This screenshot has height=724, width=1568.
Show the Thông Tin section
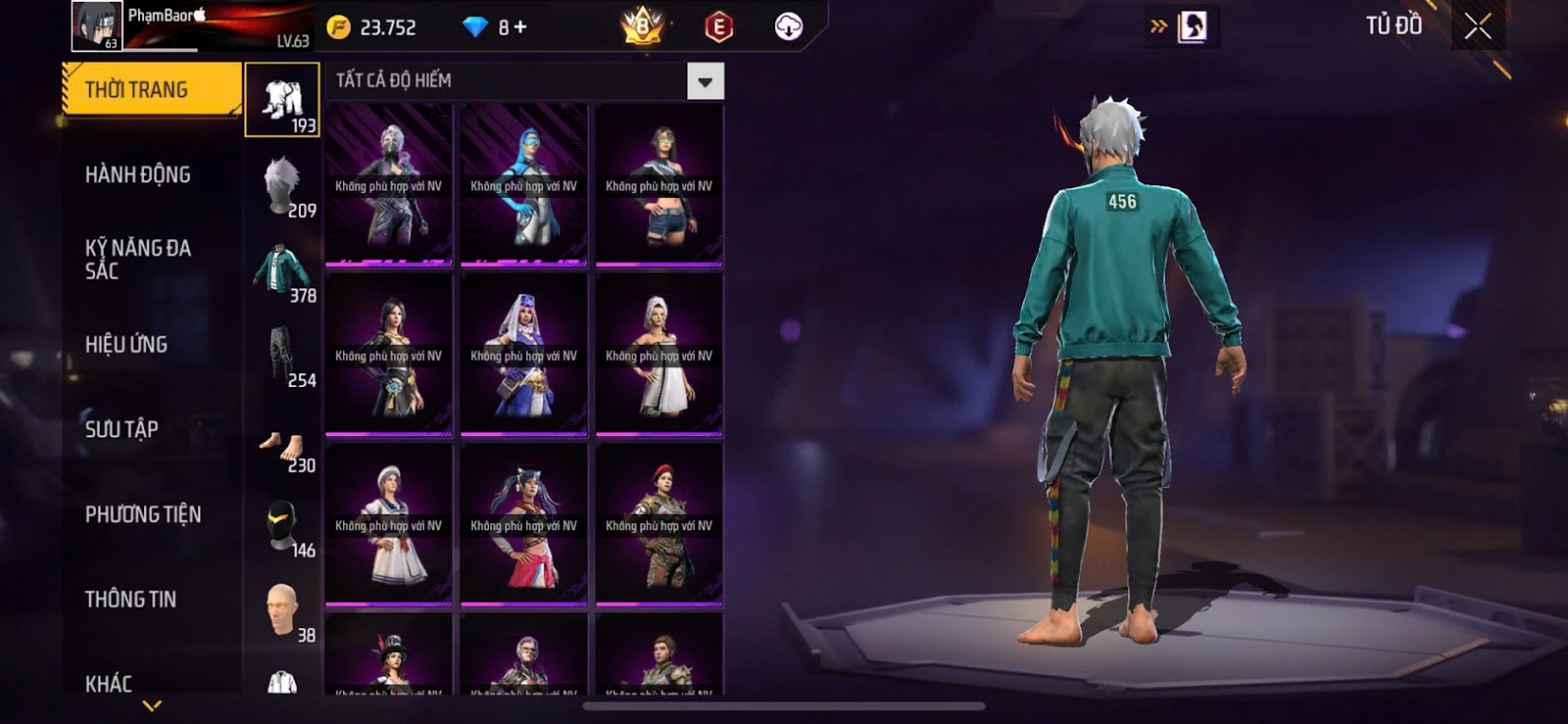(130, 599)
